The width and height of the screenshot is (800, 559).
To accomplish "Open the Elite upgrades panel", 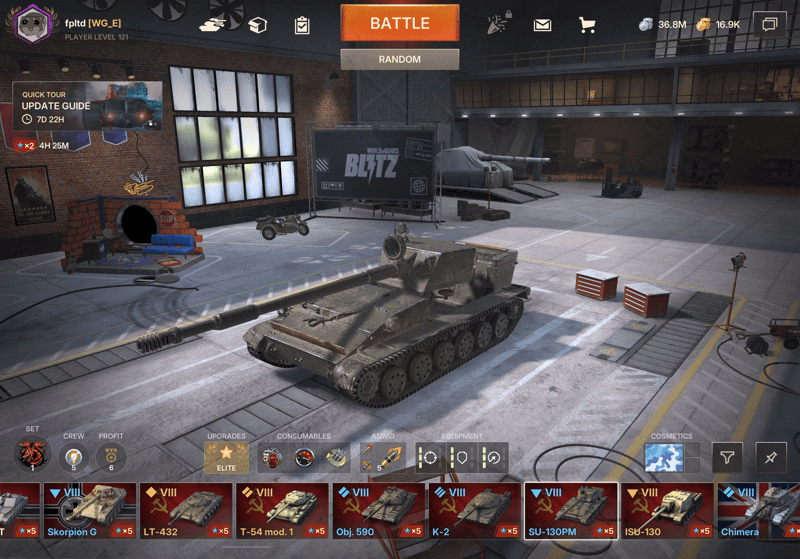I will pos(226,458).
